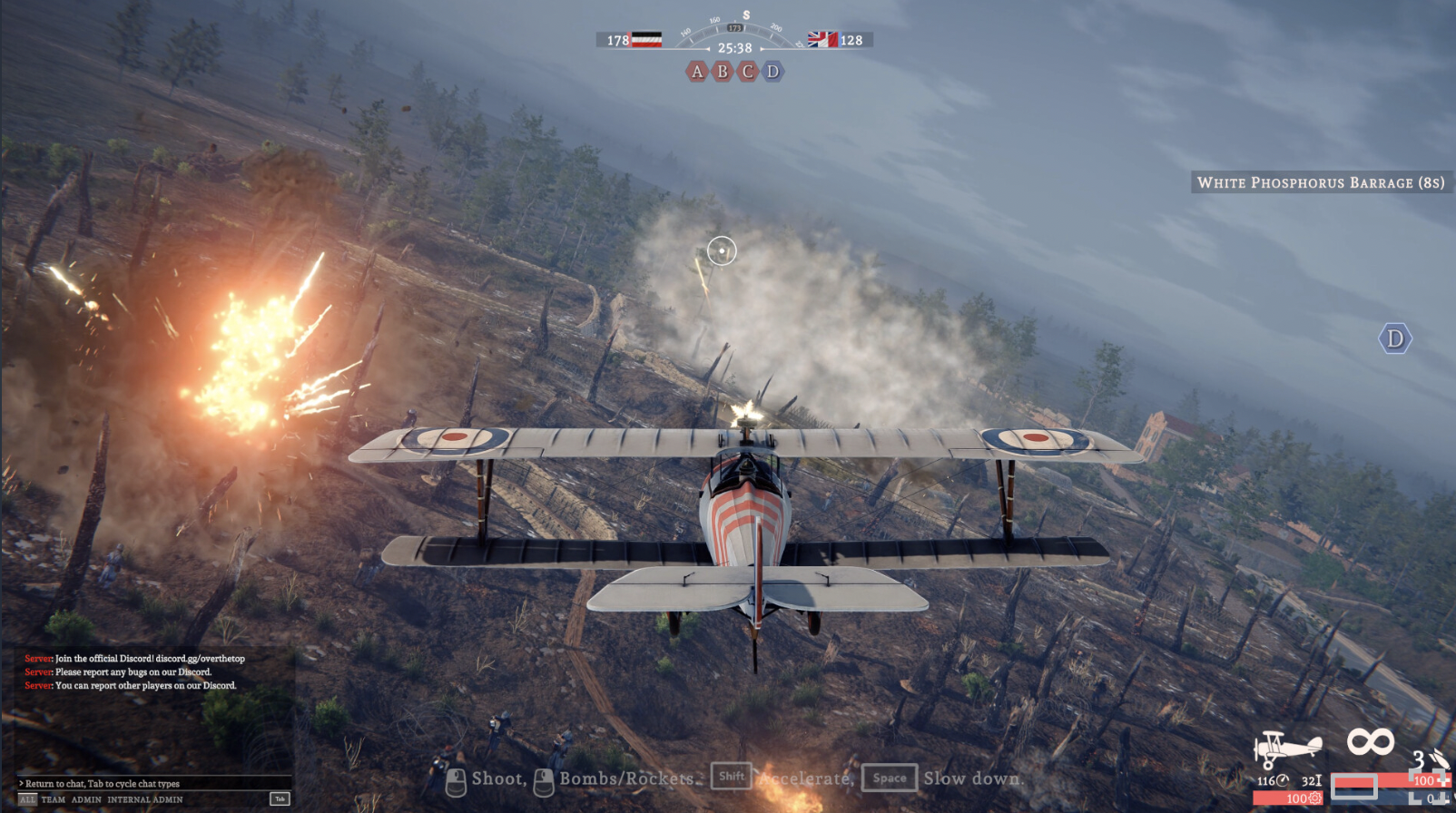This screenshot has height=813, width=1456.
Task: Click the White Phosphorus Barrage banner
Action: click(1319, 181)
